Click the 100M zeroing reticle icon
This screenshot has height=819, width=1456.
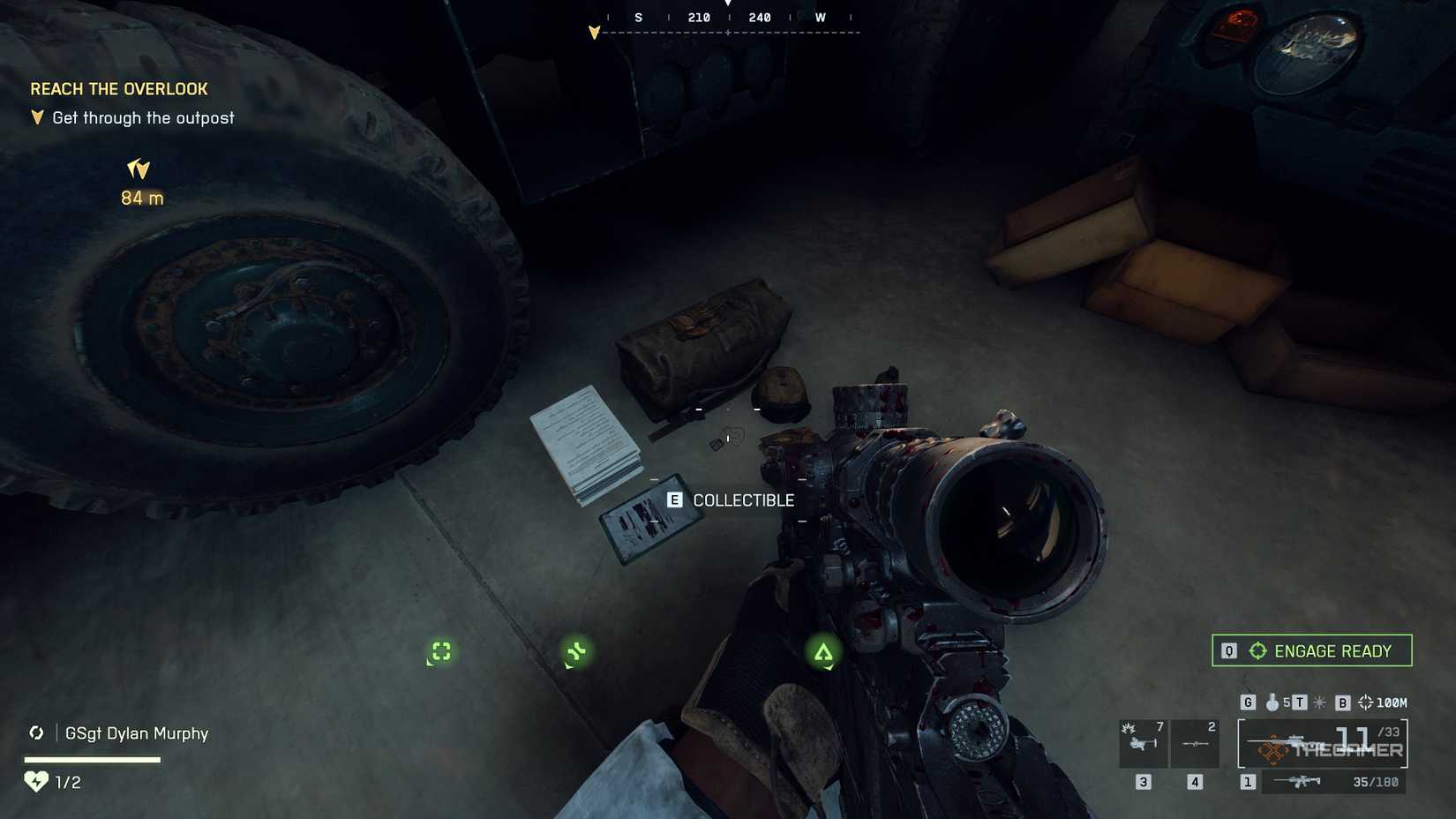(1366, 703)
